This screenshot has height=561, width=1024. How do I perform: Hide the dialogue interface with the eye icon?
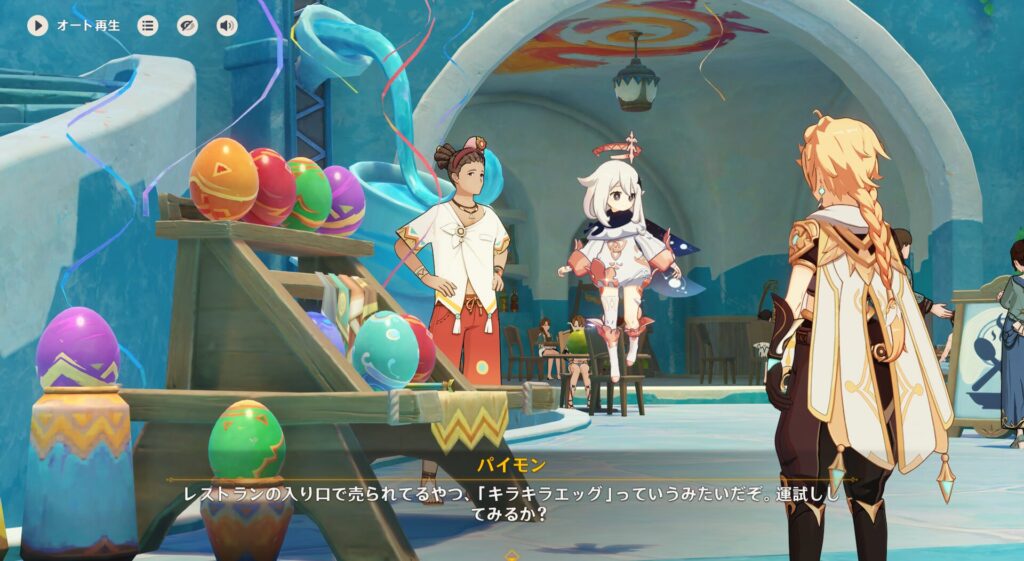[x=187, y=26]
